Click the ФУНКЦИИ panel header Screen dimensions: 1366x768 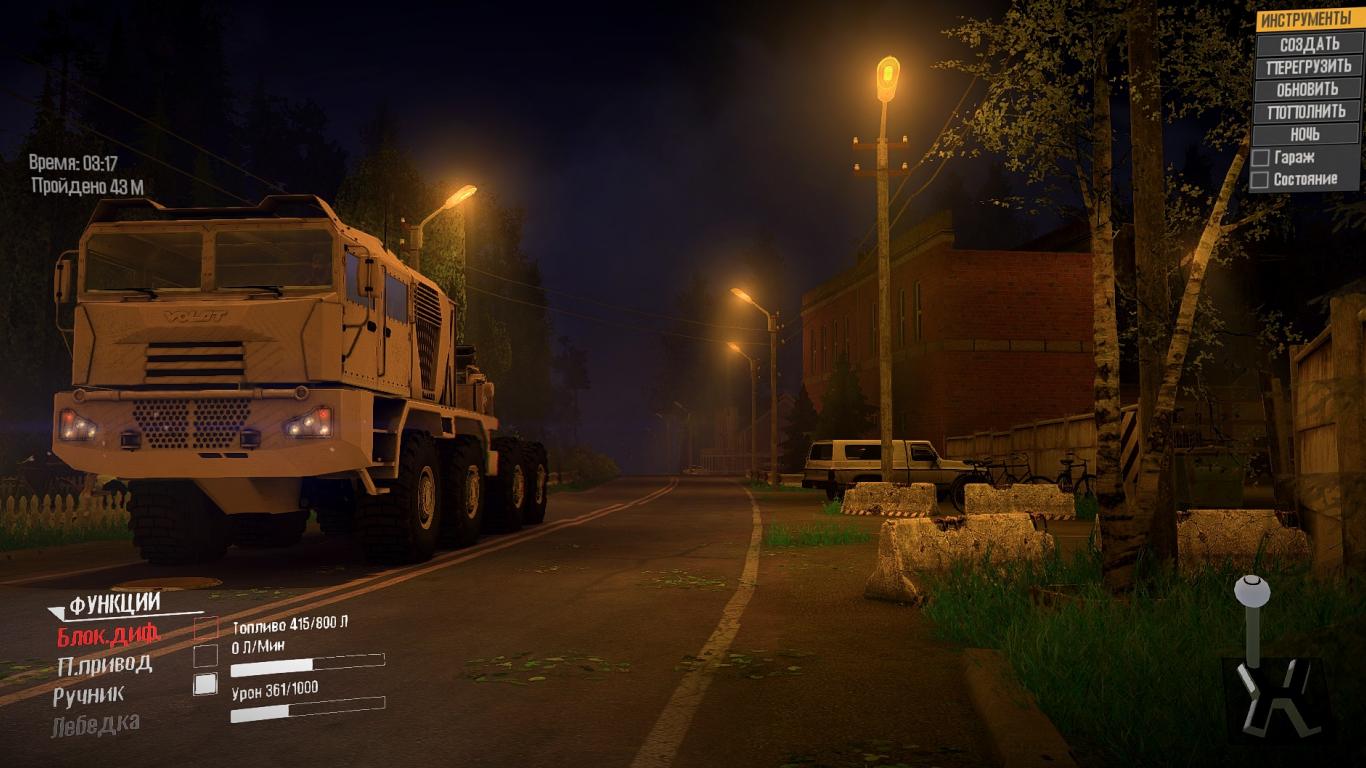pos(114,603)
